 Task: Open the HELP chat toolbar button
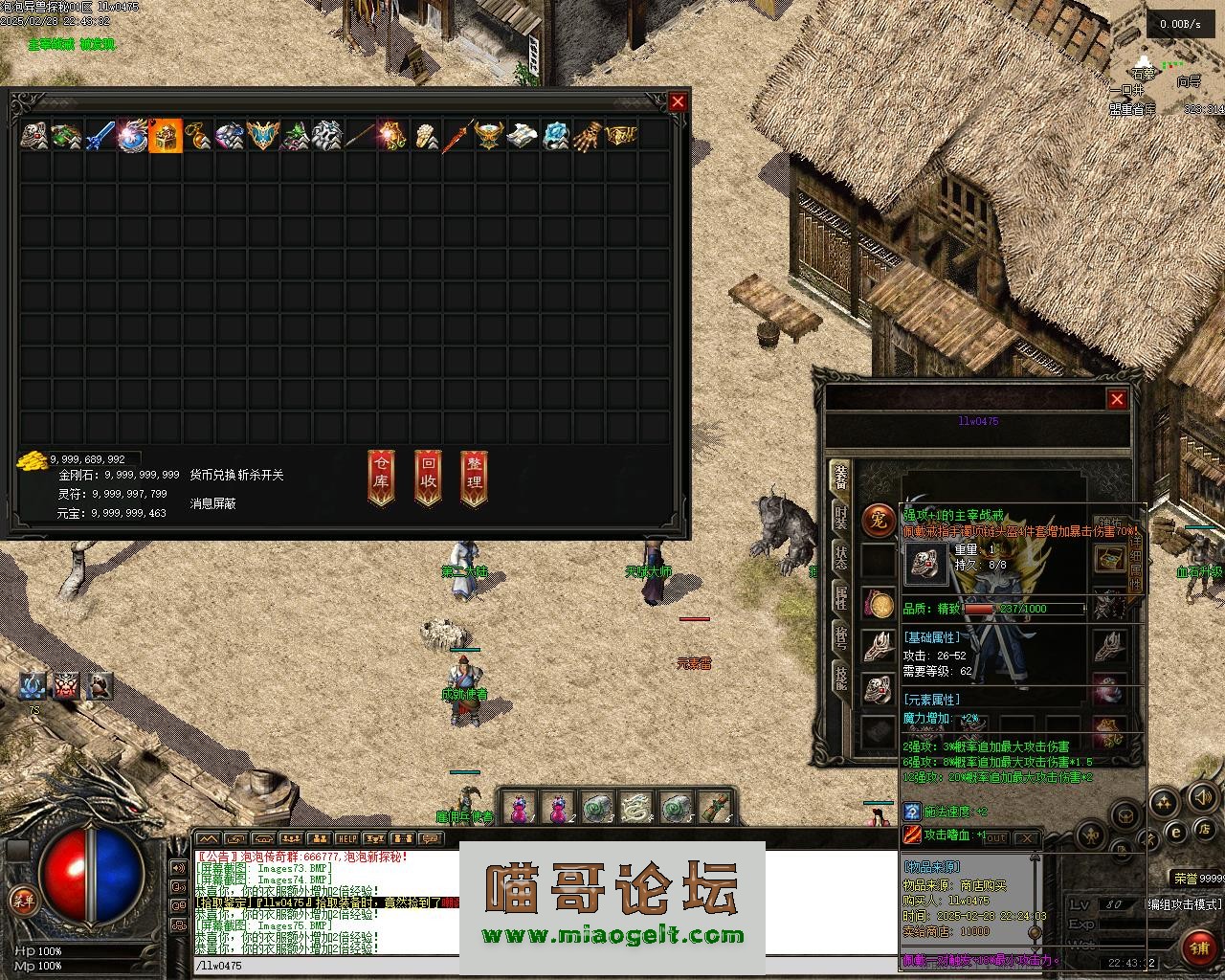[x=346, y=839]
